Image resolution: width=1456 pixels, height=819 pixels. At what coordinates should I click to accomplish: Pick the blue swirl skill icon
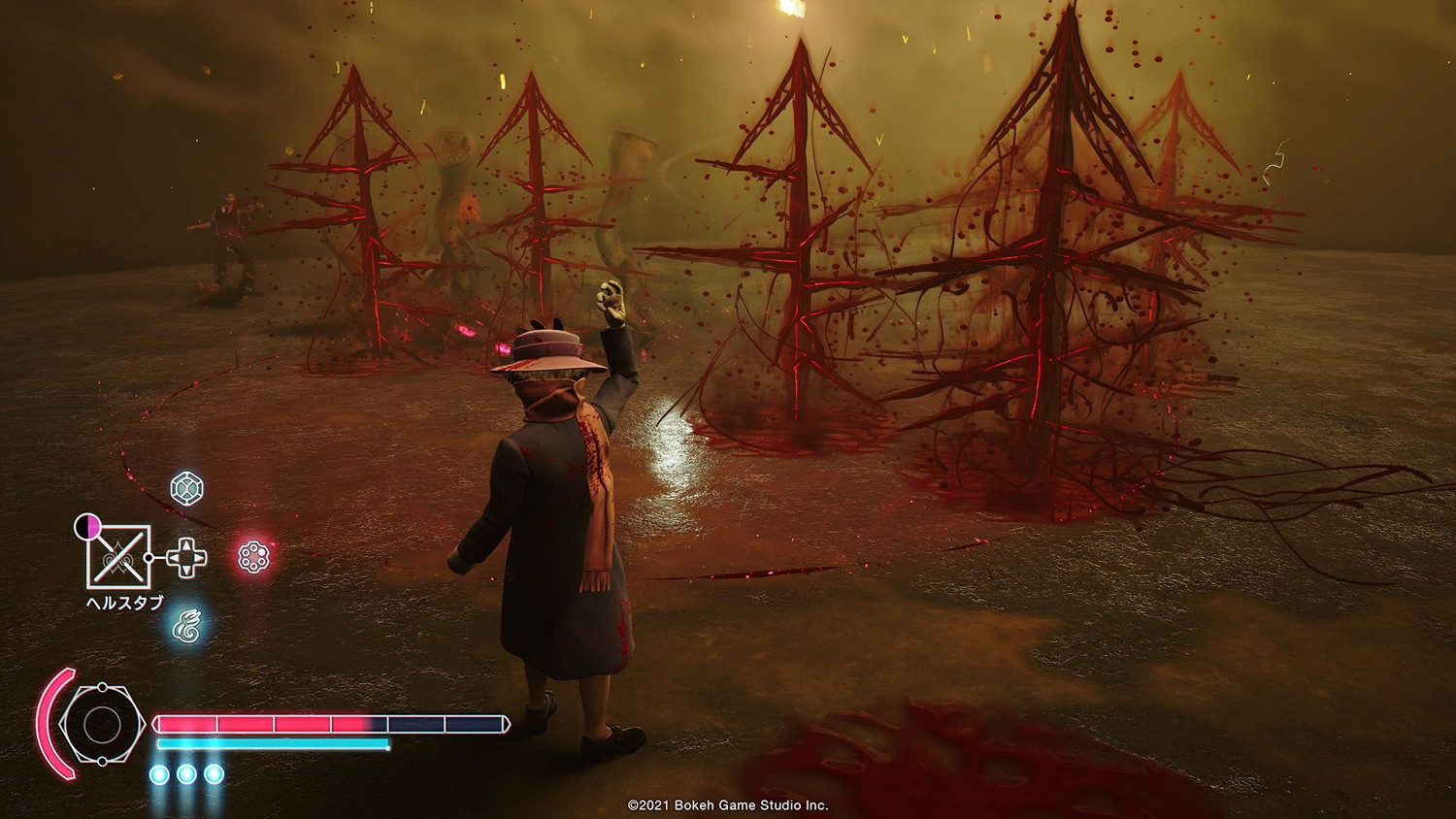click(x=186, y=626)
